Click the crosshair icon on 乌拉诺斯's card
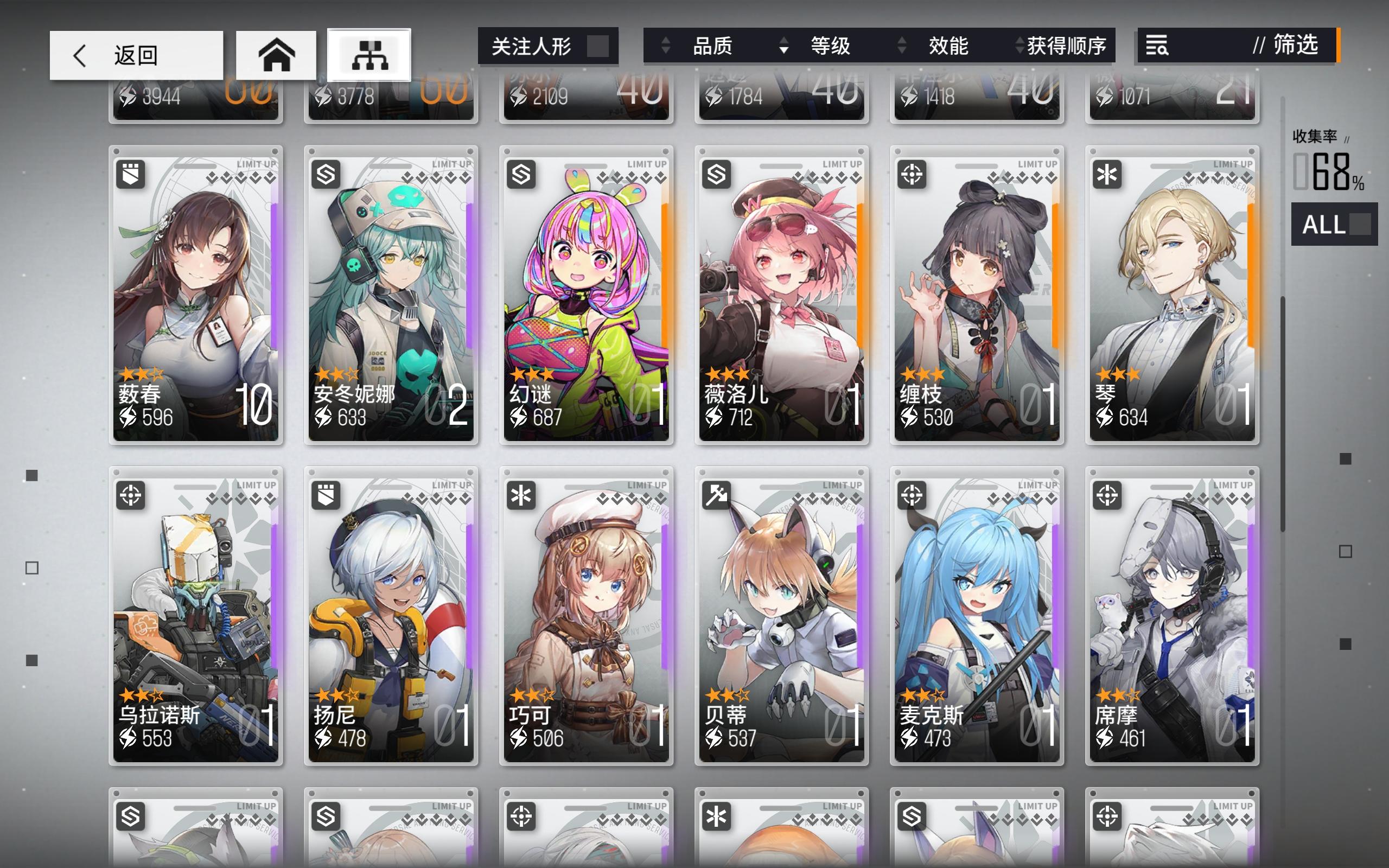The image size is (1389, 868). click(x=132, y=496)
